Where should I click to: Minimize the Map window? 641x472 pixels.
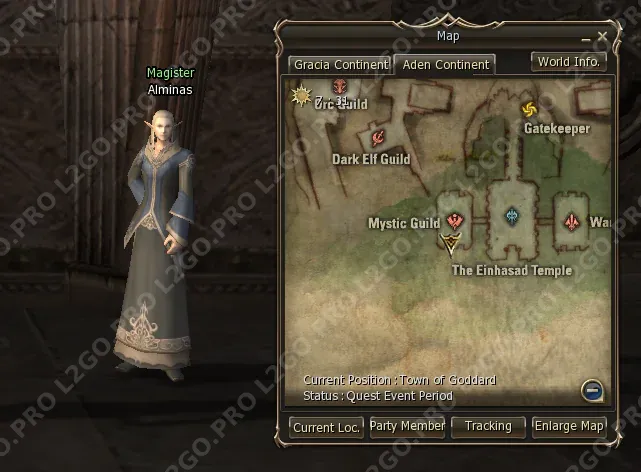586,38
